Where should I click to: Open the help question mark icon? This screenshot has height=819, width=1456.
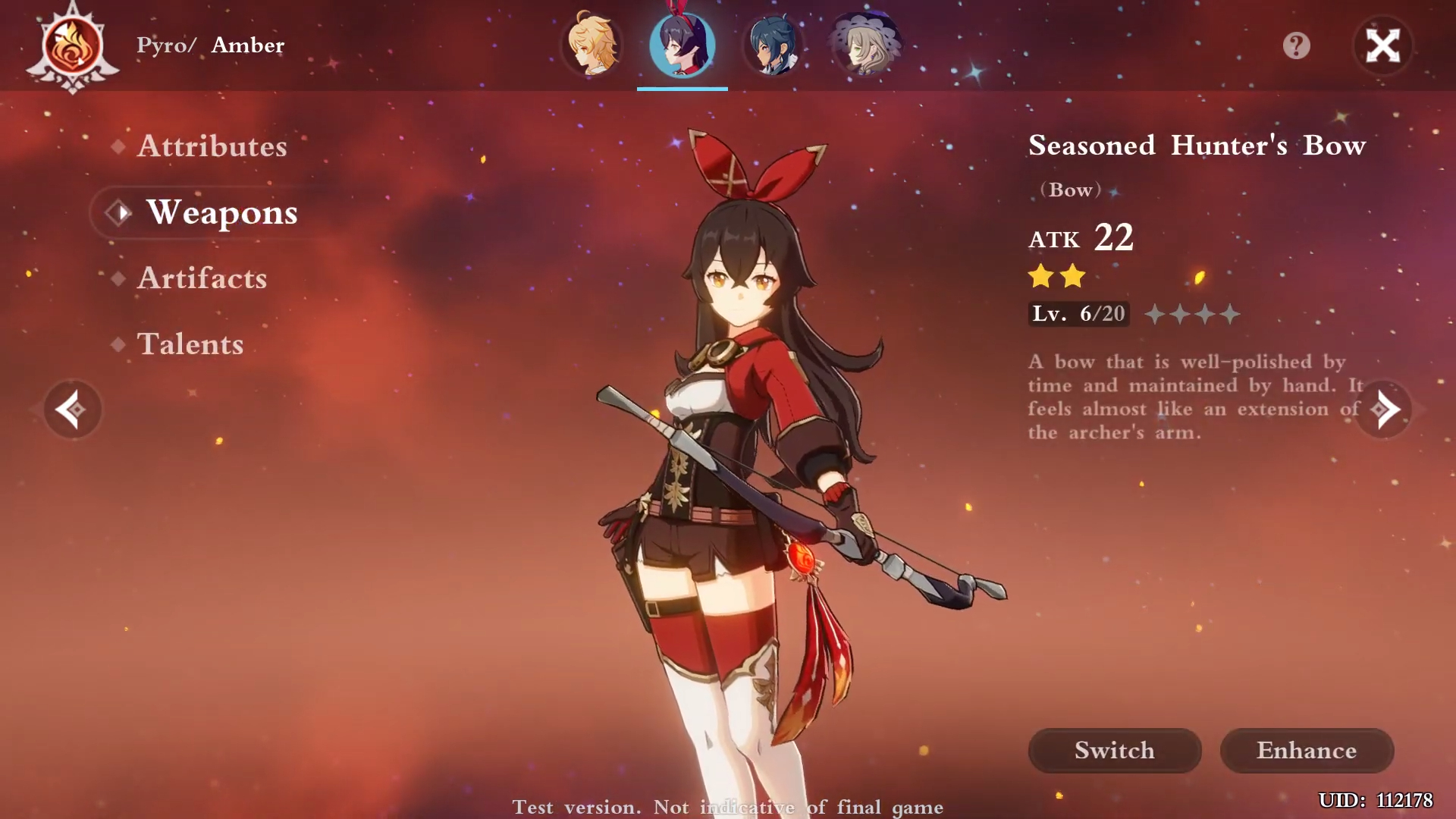coord(1295,45)
